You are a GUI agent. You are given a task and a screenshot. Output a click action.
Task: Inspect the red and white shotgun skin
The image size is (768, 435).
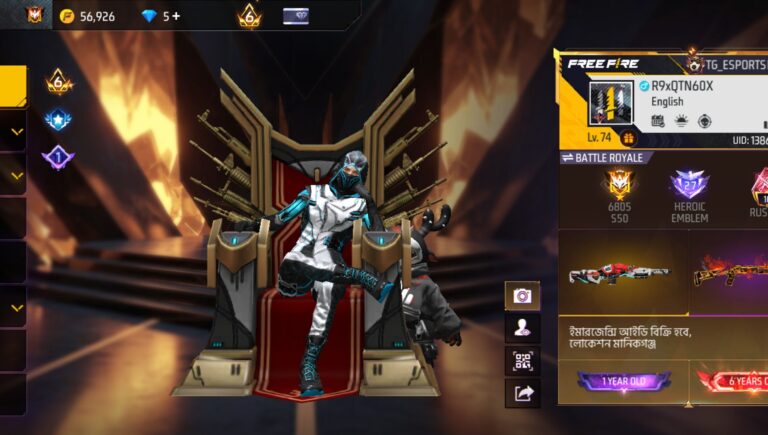pyautogui.click(x=620, y=273)
